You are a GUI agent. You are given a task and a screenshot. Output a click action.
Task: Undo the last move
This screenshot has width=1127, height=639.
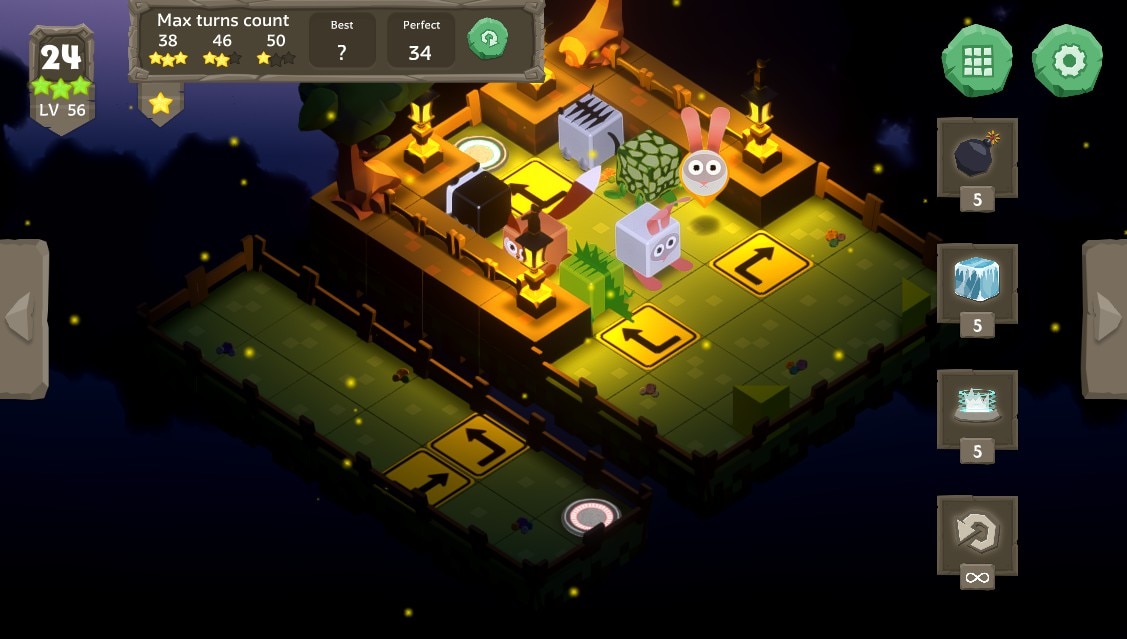976,534
